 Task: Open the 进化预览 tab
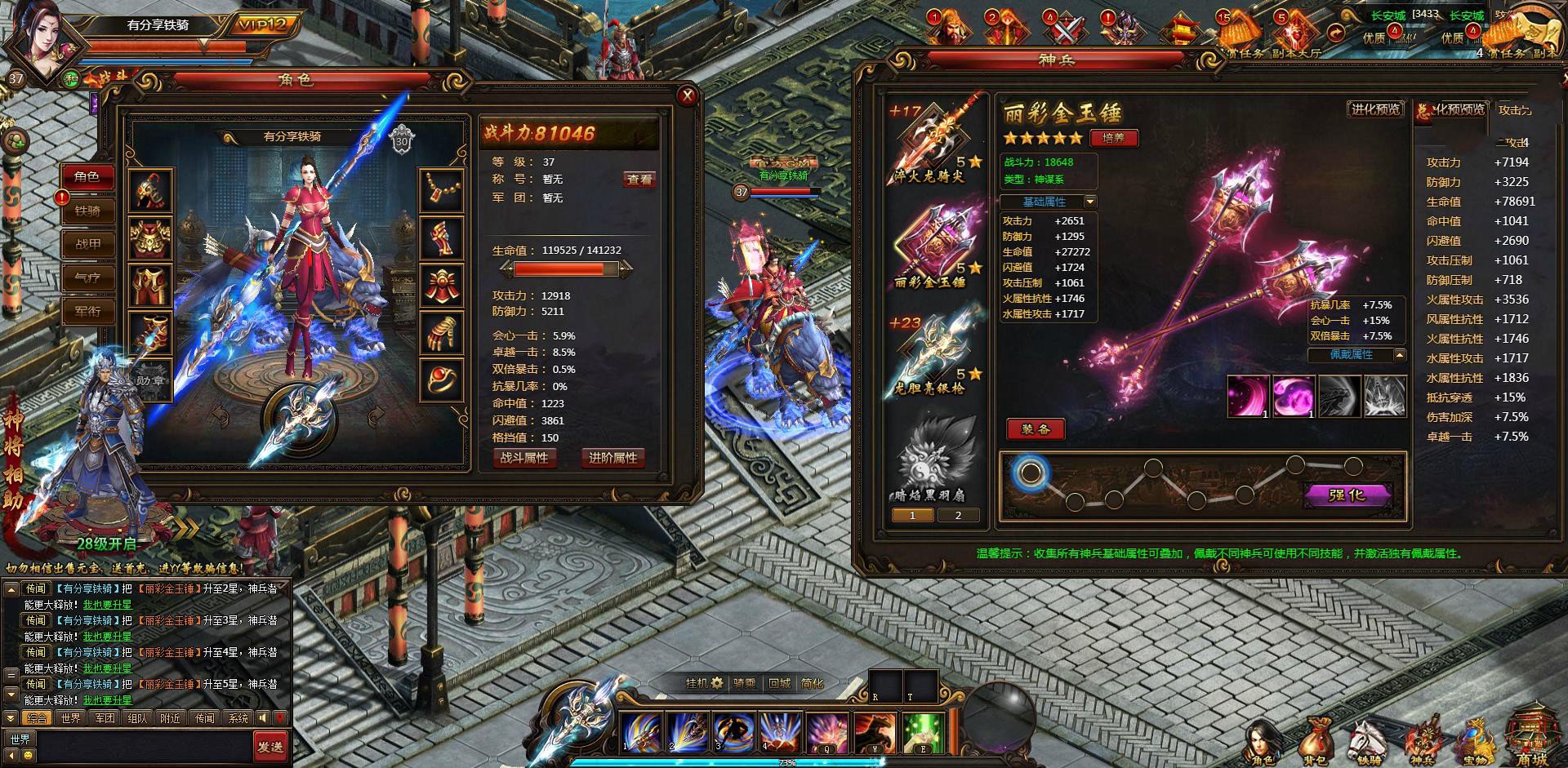tap(1375, 109)
